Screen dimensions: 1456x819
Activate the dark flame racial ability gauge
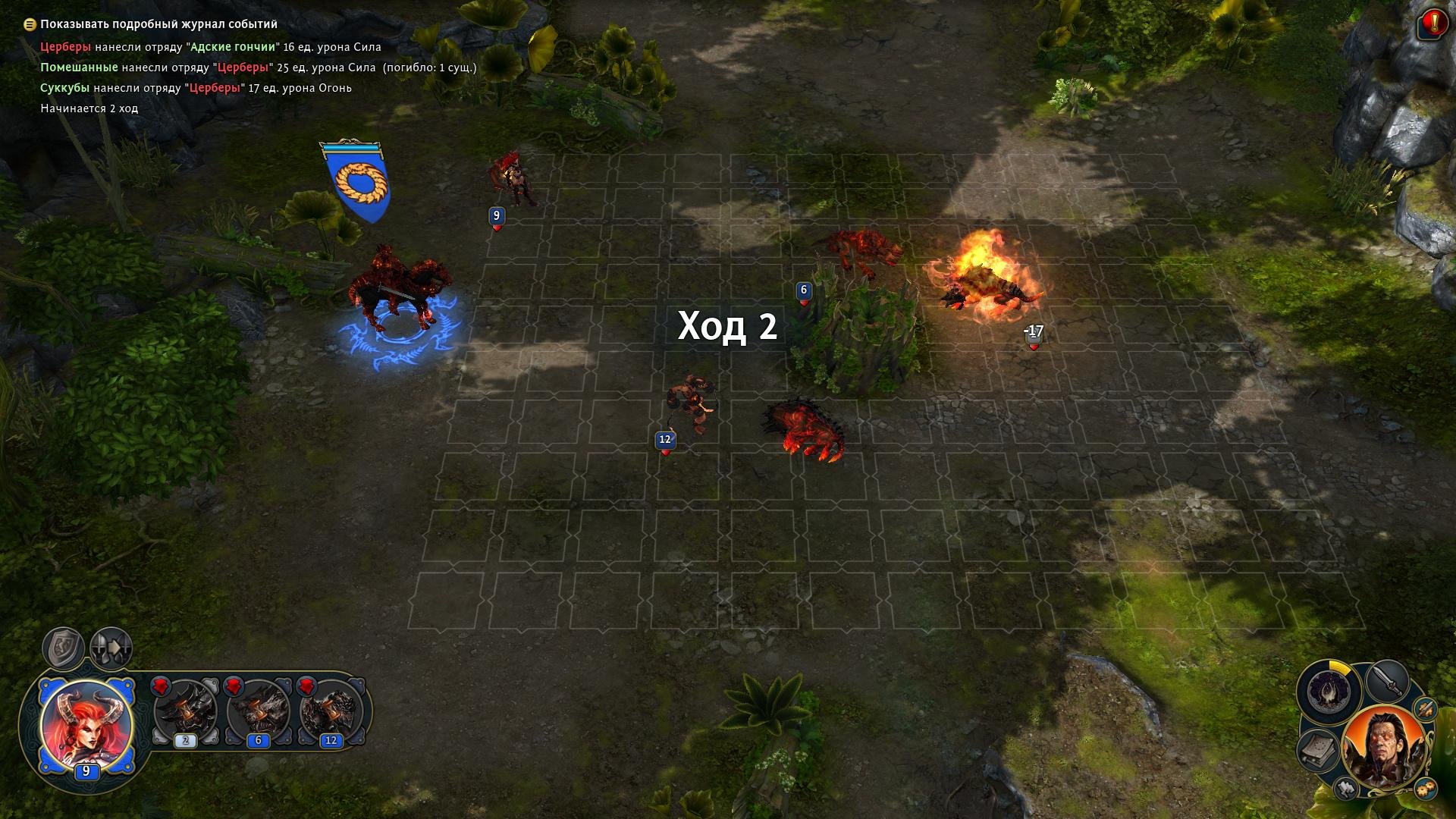pos(1329,691)
